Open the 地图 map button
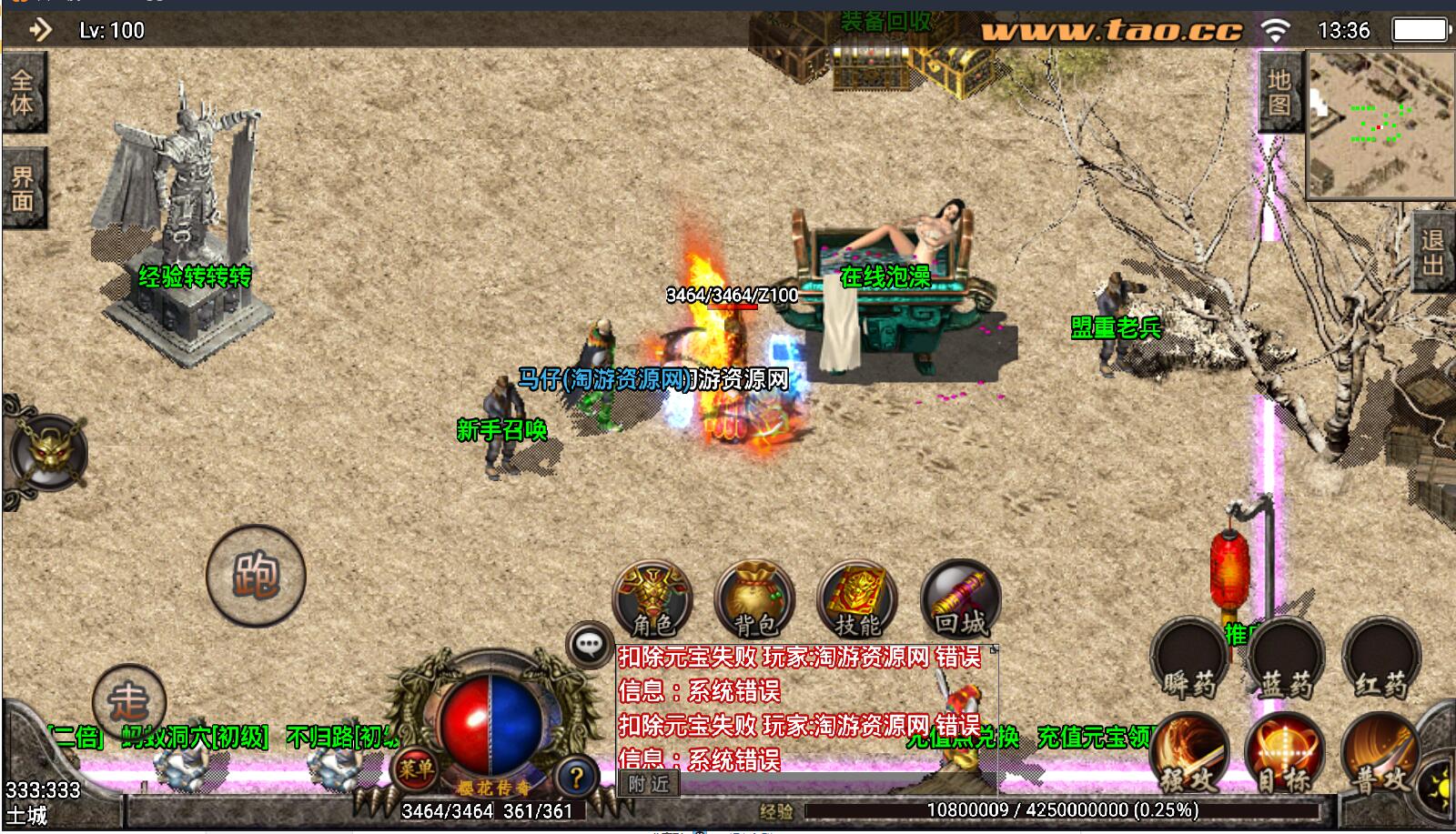Screen dimensions: 1456x834 click(x=1280, y=93)
